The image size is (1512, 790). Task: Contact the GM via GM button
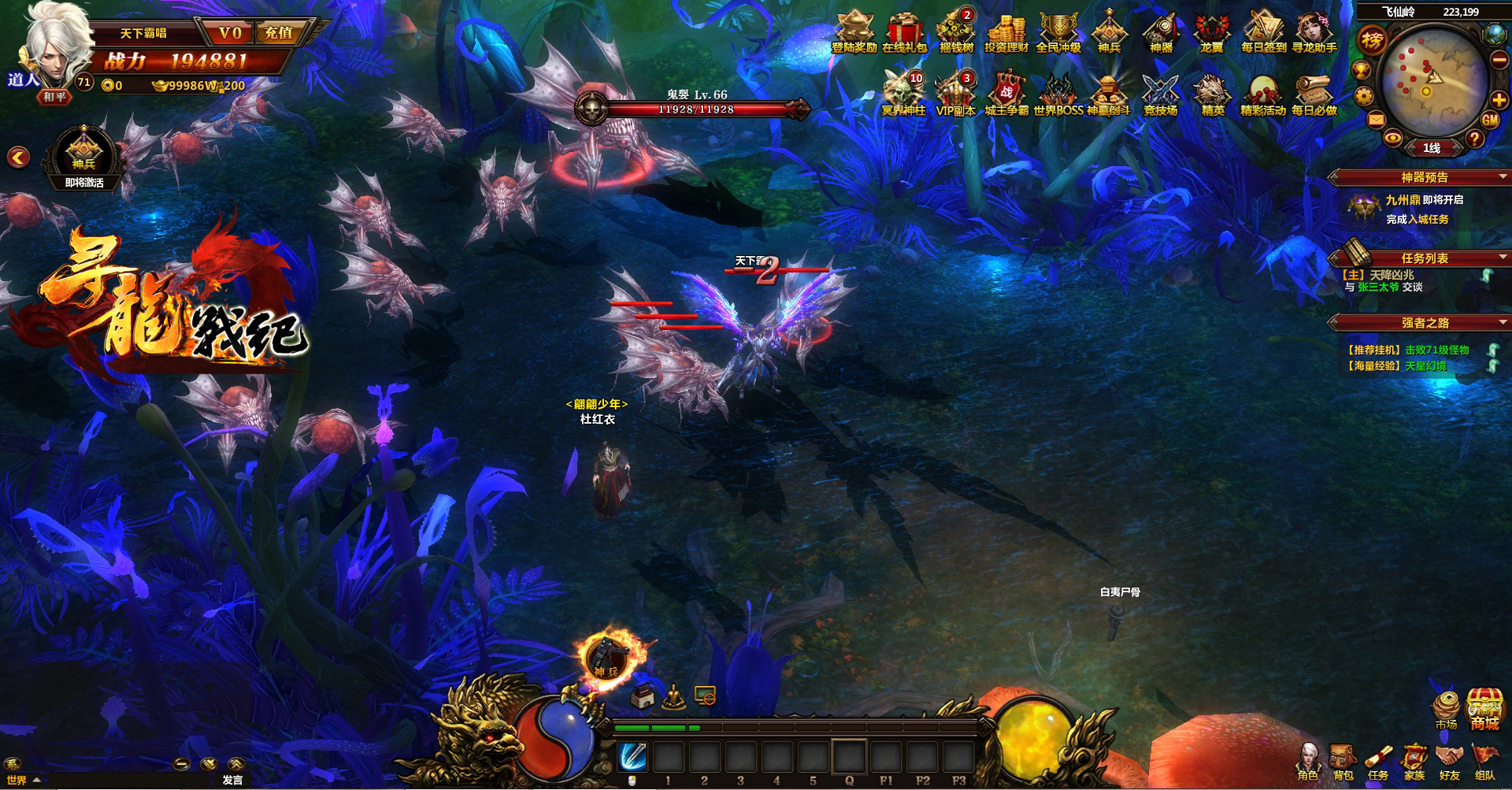(1489, 121)
